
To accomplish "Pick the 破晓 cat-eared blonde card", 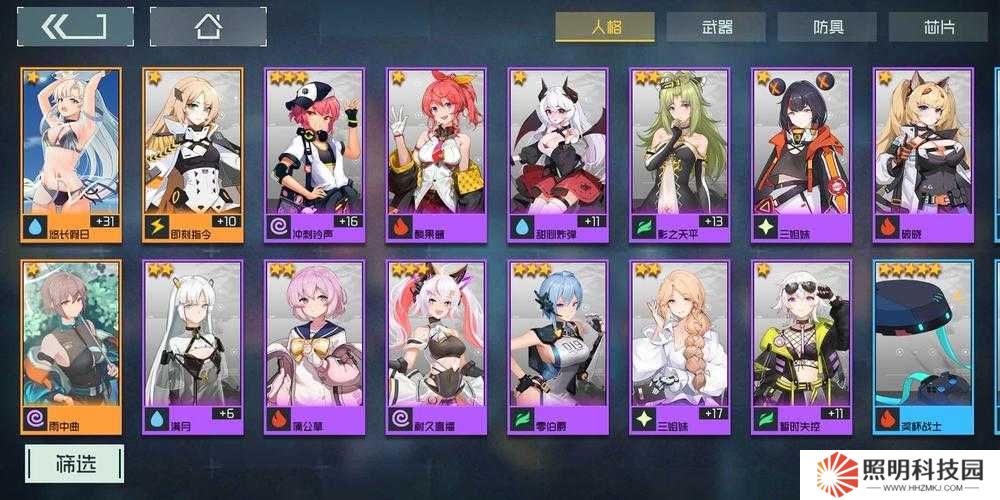I will point(923,155).
